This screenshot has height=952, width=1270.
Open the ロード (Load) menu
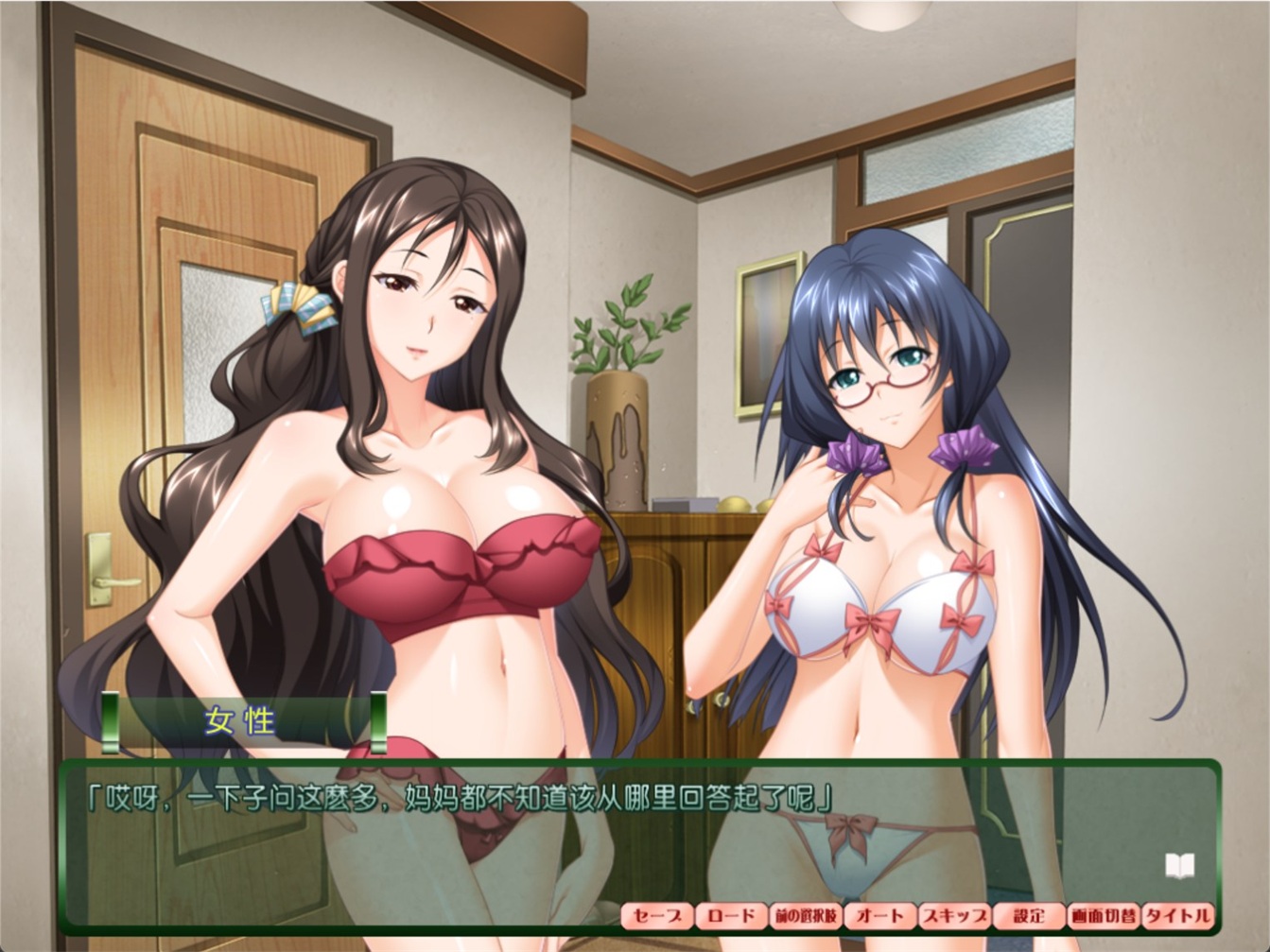[x=731, y=915]
